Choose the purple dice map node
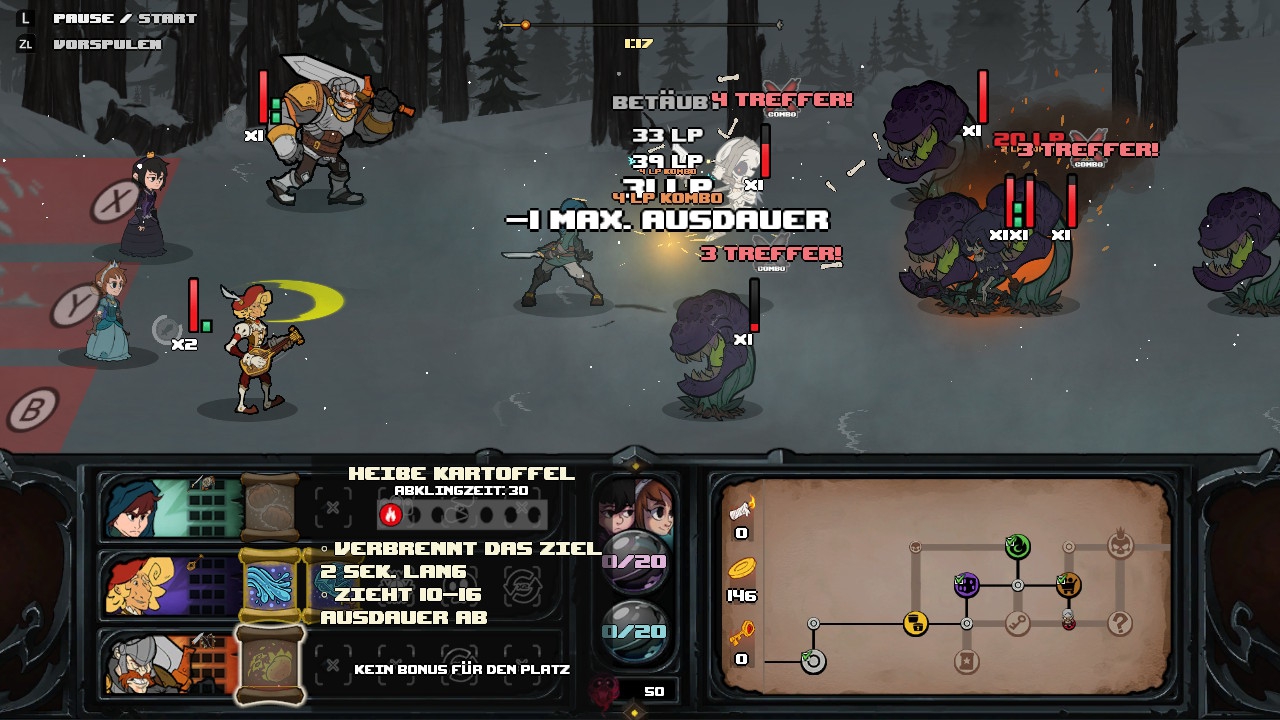Image resolution: width=1280 pixels, height=720 pixels. 966,585
